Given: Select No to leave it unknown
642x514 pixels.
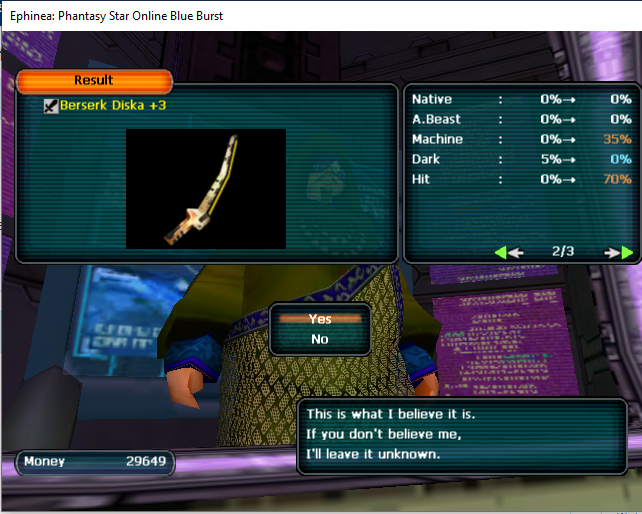Looking at the screenshot, I should pyautogui.click(x=320, y=339).
